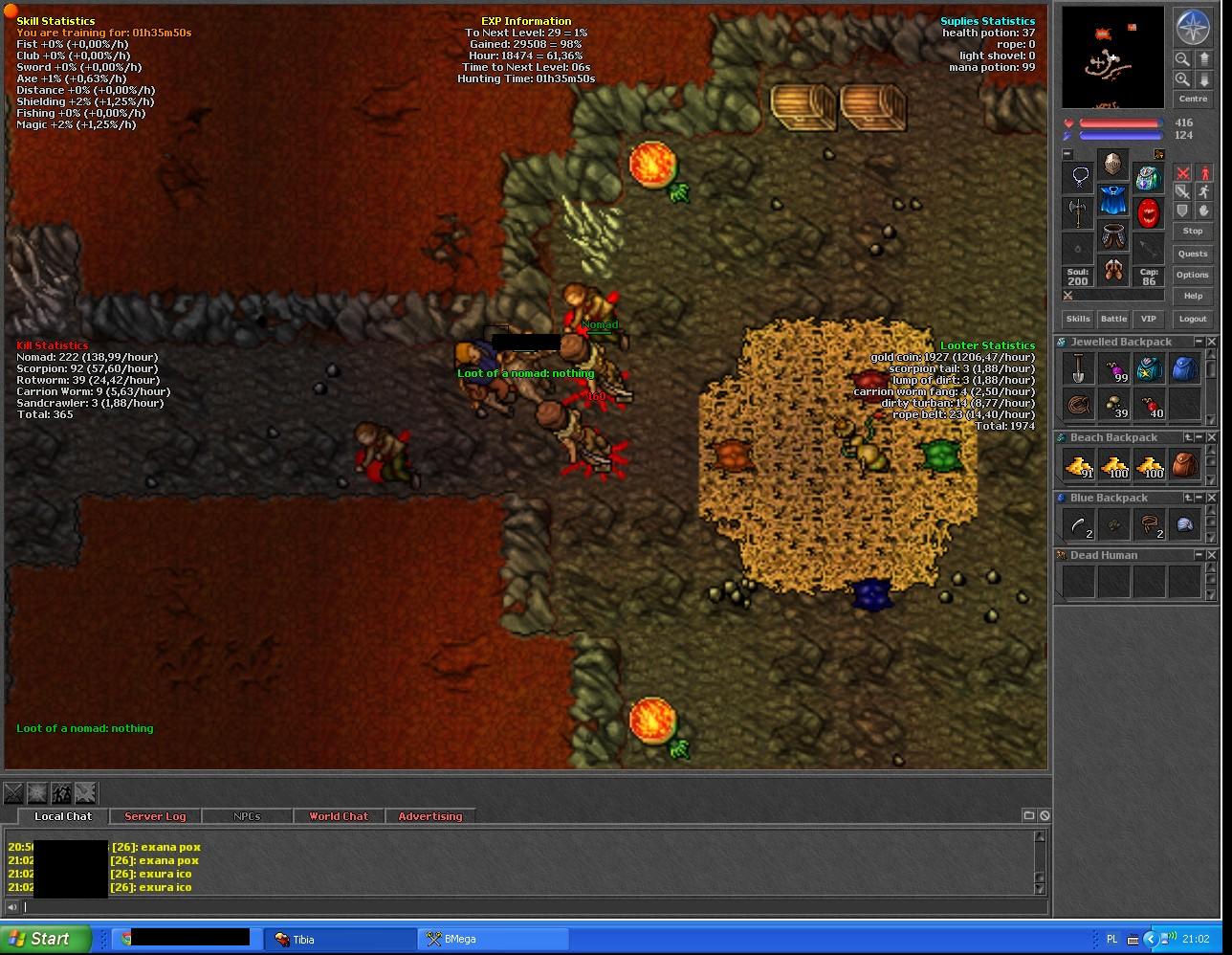Switch to the Server Log tab

pos(155,816)
